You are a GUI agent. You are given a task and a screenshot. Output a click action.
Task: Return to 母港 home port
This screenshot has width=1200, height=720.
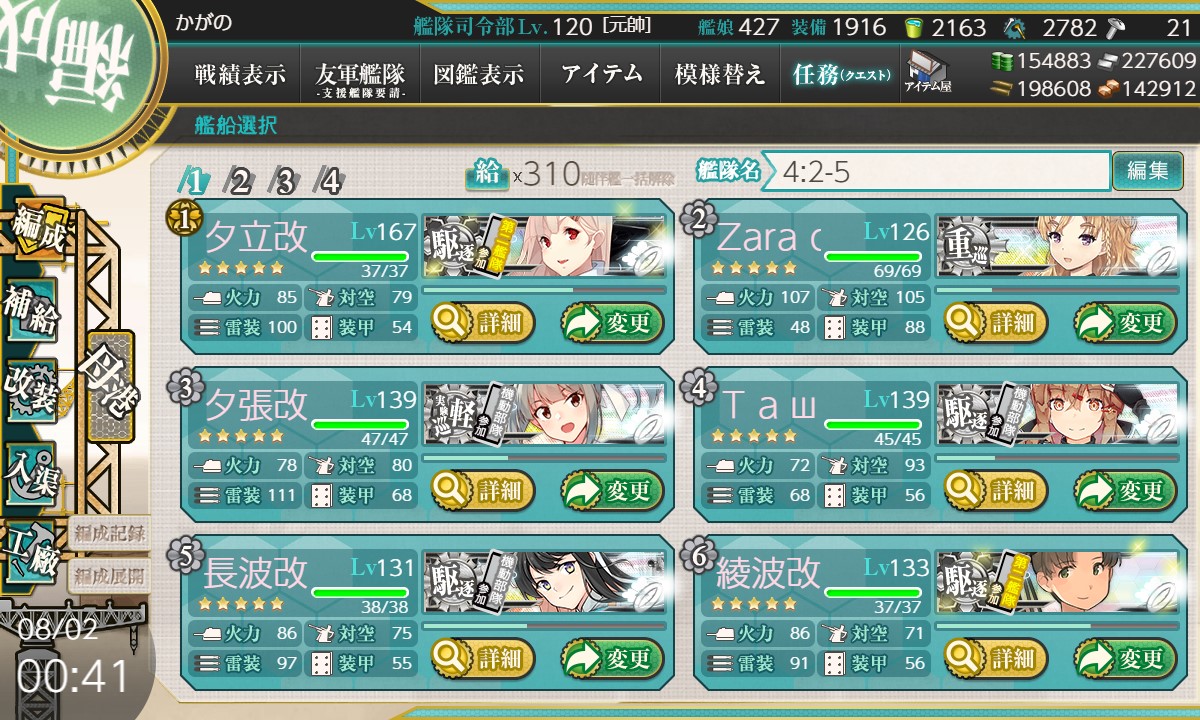point(108,385)
